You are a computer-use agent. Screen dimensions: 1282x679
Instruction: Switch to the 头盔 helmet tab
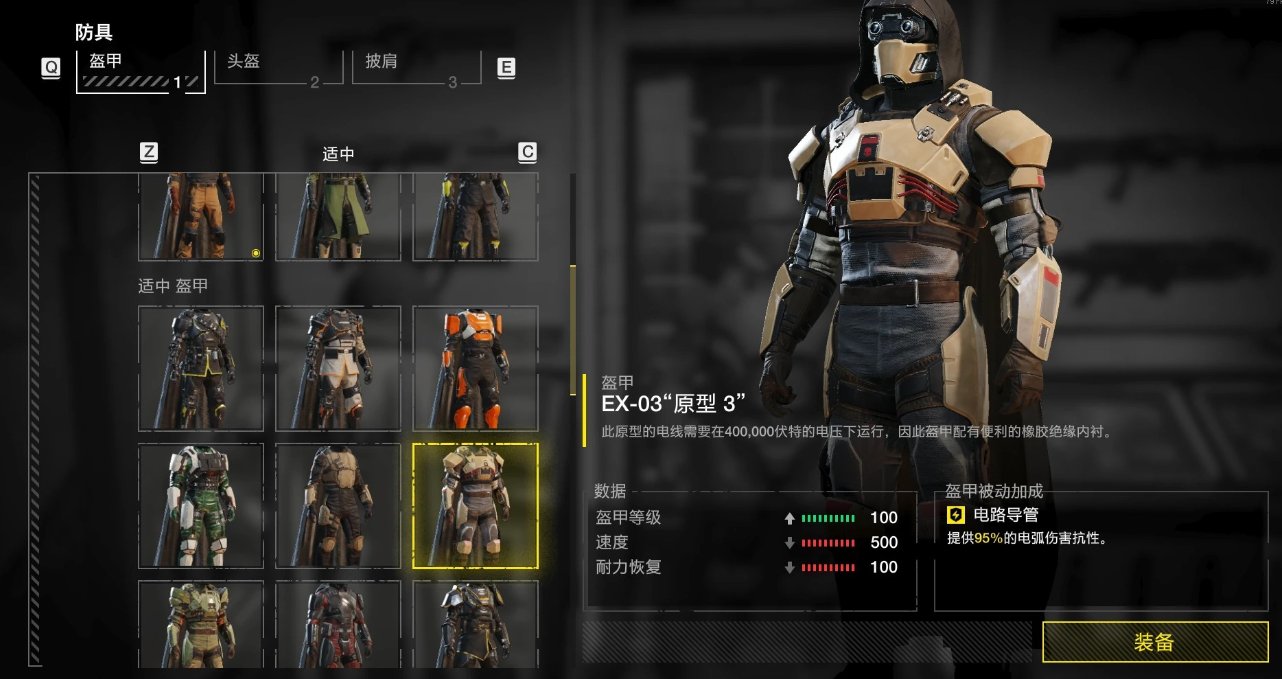[x=271, y=68]
